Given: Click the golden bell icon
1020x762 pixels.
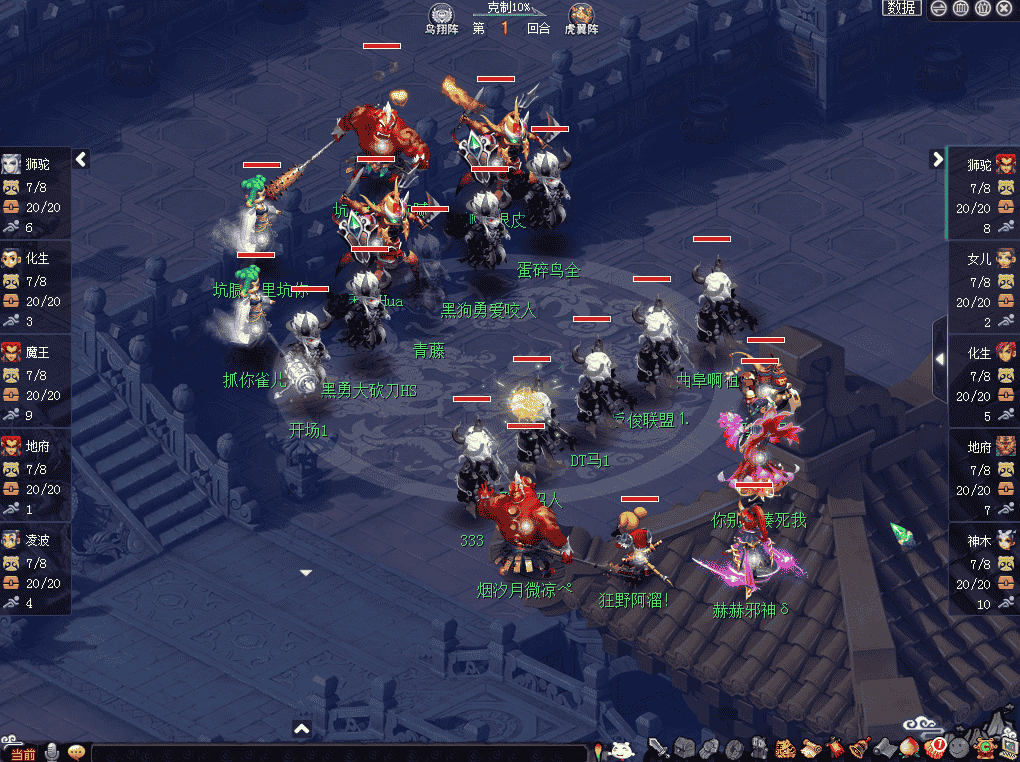Looking at the screenshot, I should point(858,748).
